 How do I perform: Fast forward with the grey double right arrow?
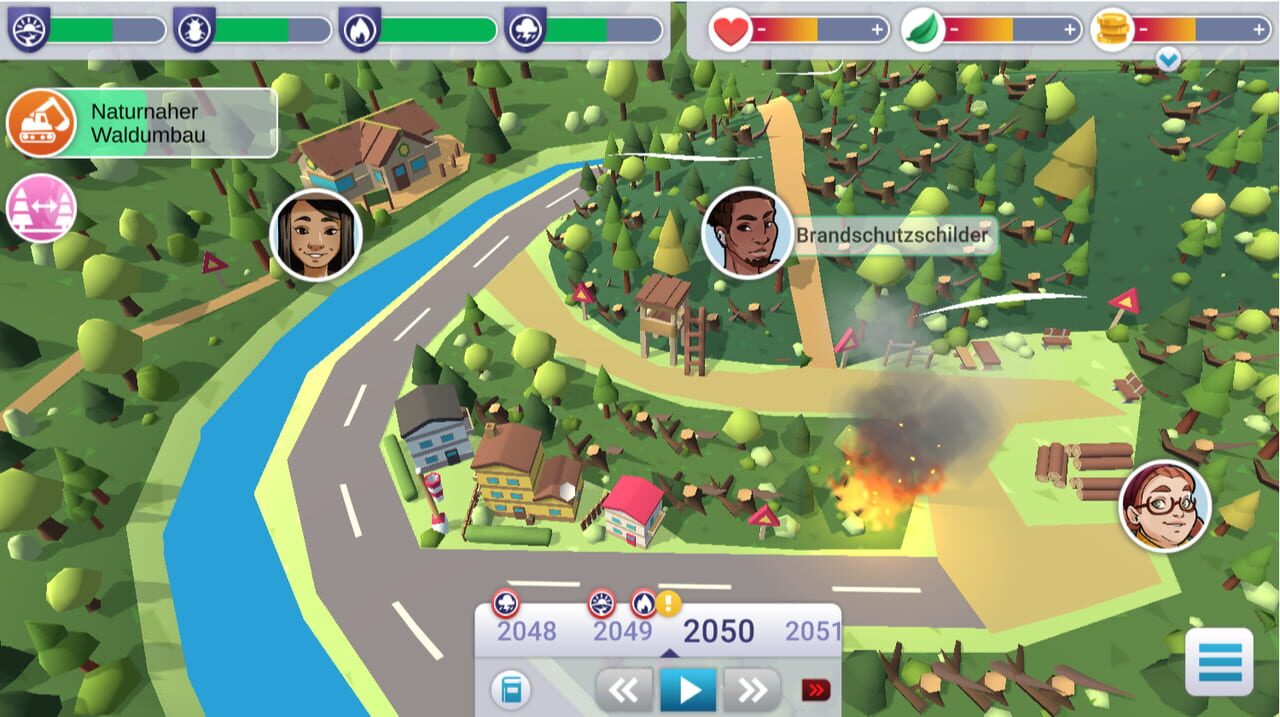(752, 690)
